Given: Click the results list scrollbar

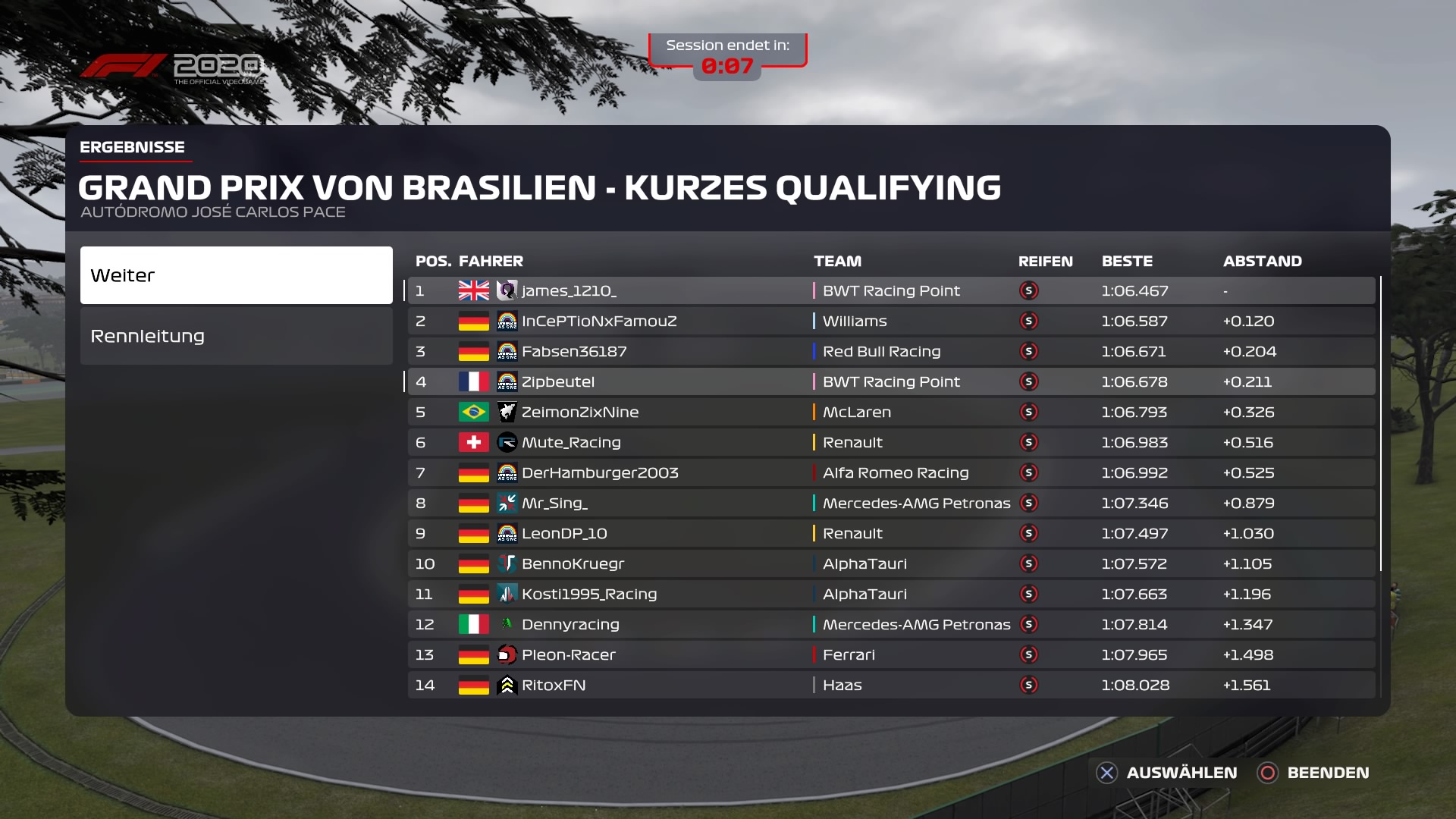Looking at the screenshot, I should point(1381,425).
